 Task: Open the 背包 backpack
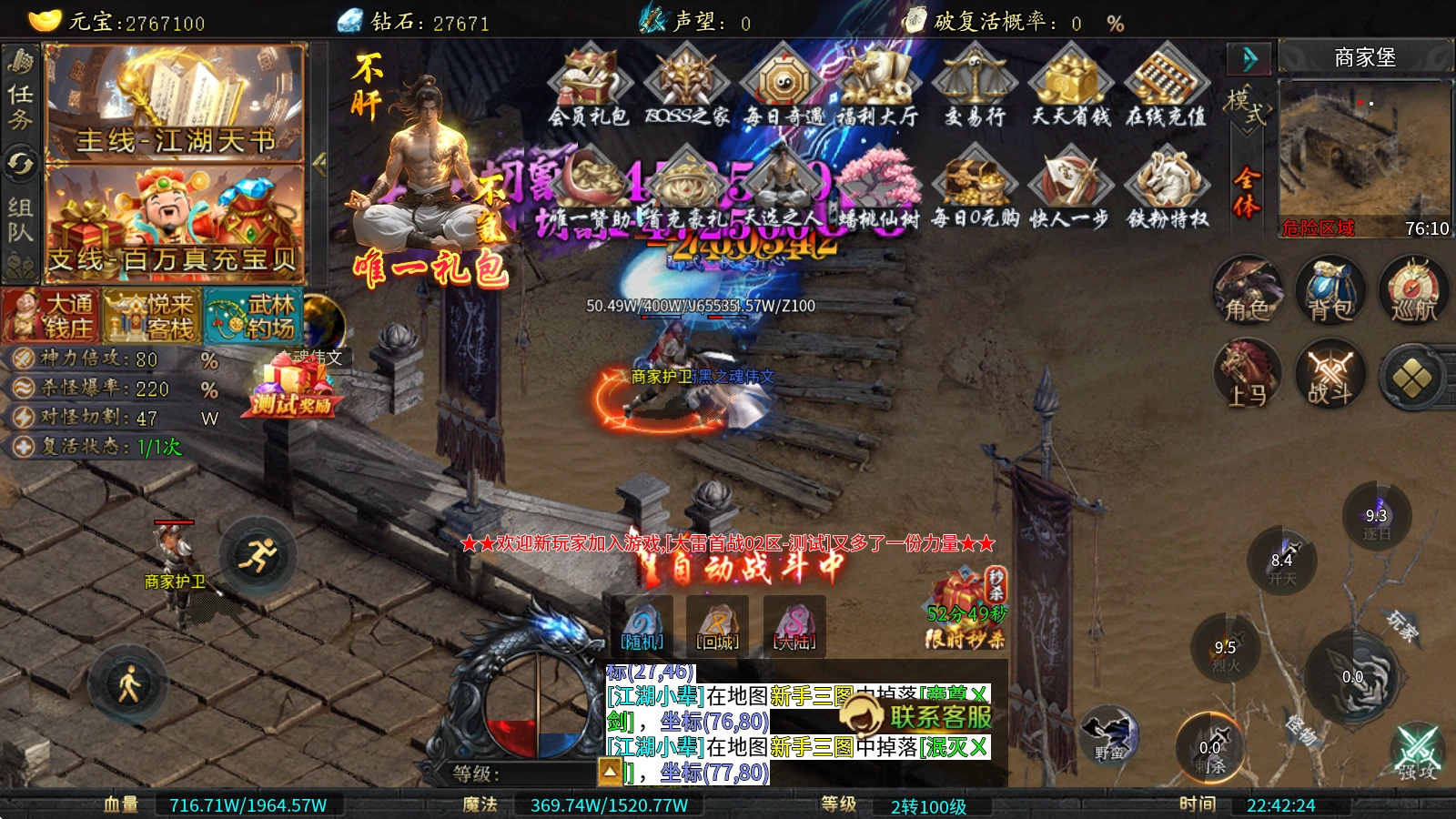[1330, 291]
